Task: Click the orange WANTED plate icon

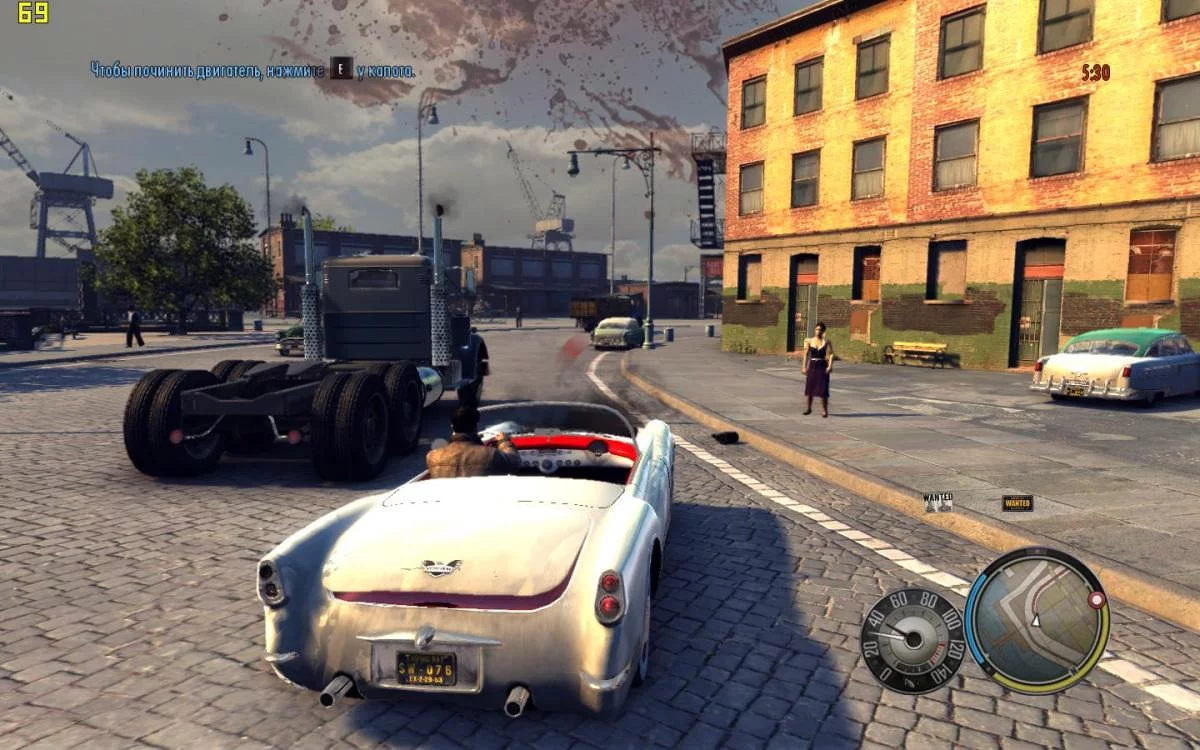Action: tap(1017, 503)
